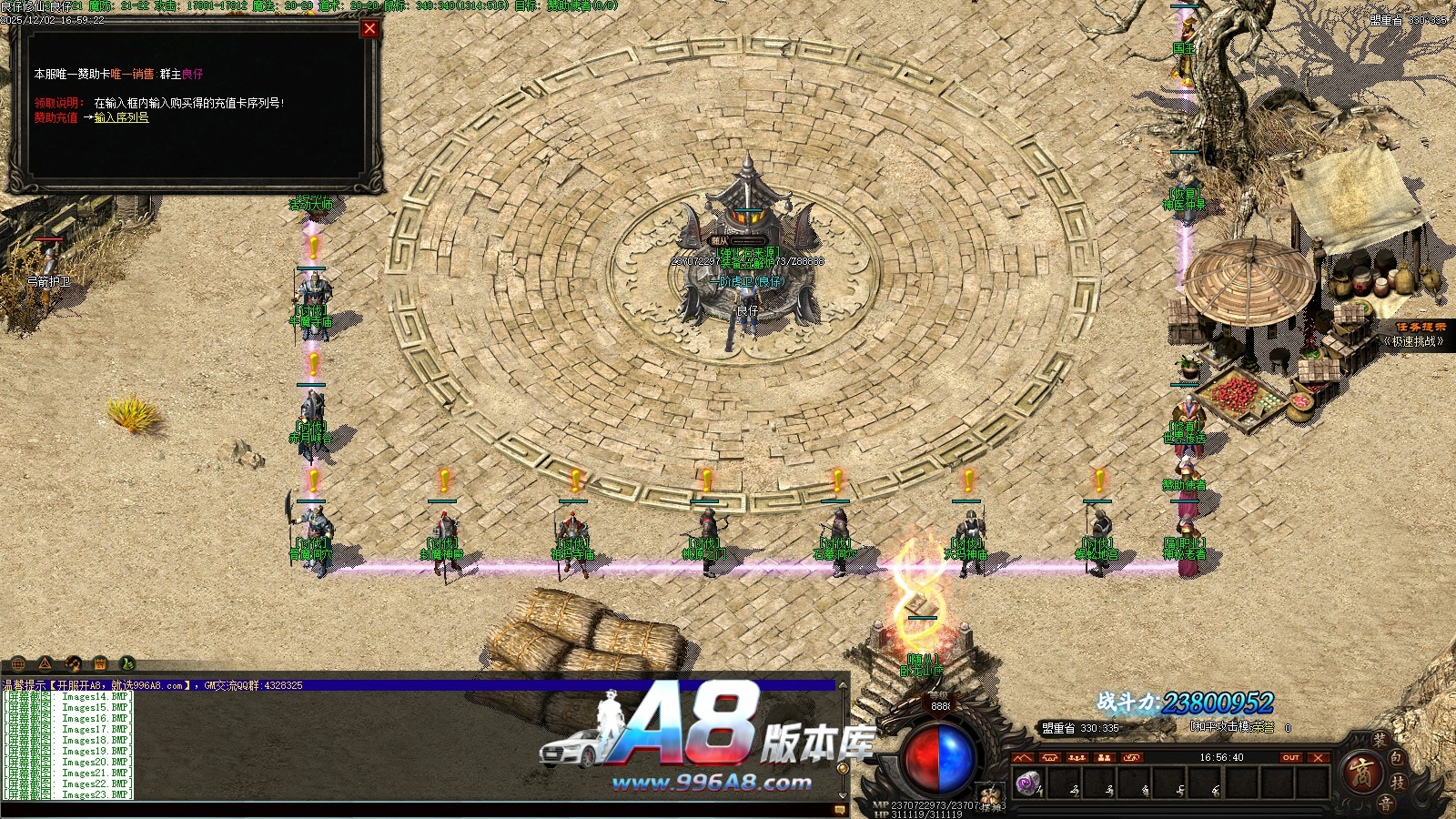The image size is (1456, 819).
Task: Close the sponsor card dialog
Action: point(369,28)
